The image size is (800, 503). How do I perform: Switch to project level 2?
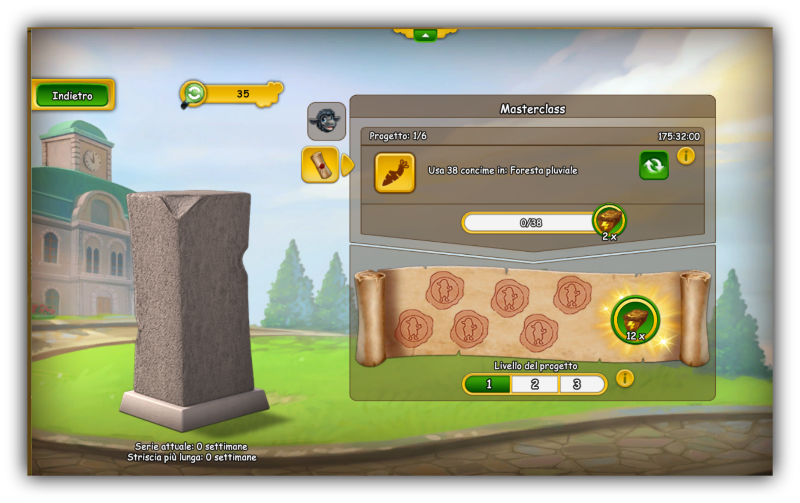click(535, 384)
